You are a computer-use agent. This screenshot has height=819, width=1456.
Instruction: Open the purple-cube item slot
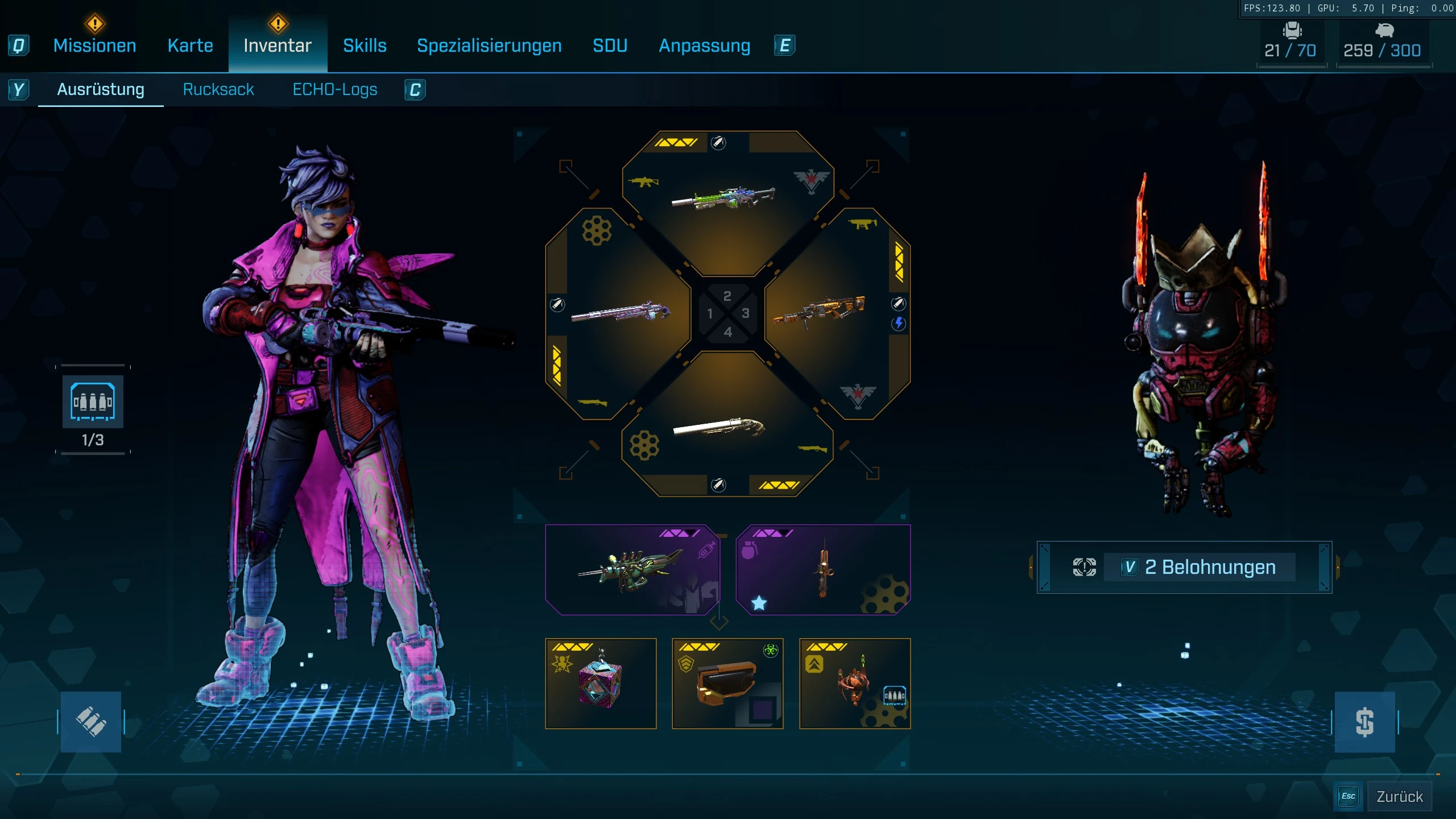601,684
